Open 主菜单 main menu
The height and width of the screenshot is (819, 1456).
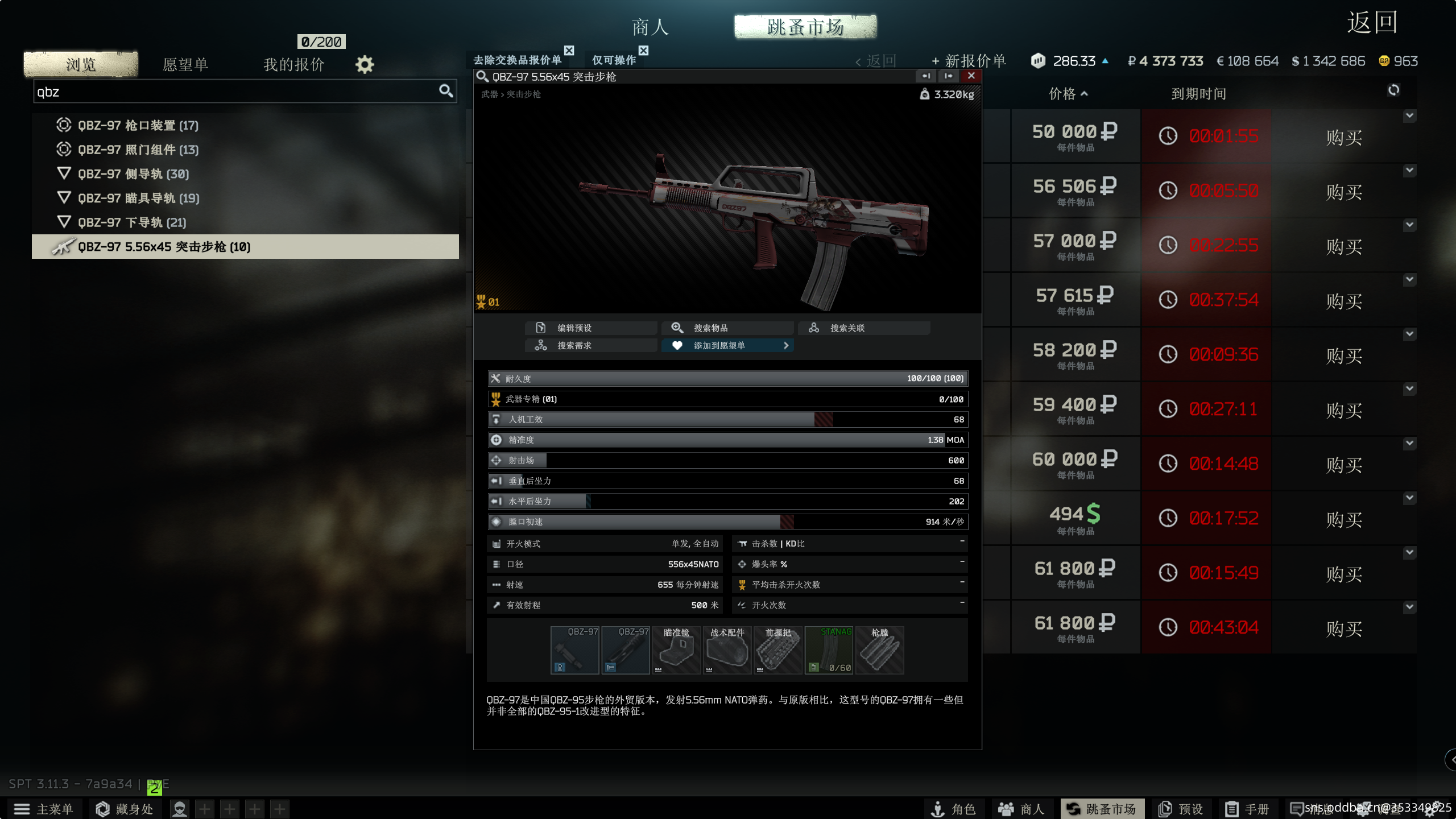click(44, 809)
